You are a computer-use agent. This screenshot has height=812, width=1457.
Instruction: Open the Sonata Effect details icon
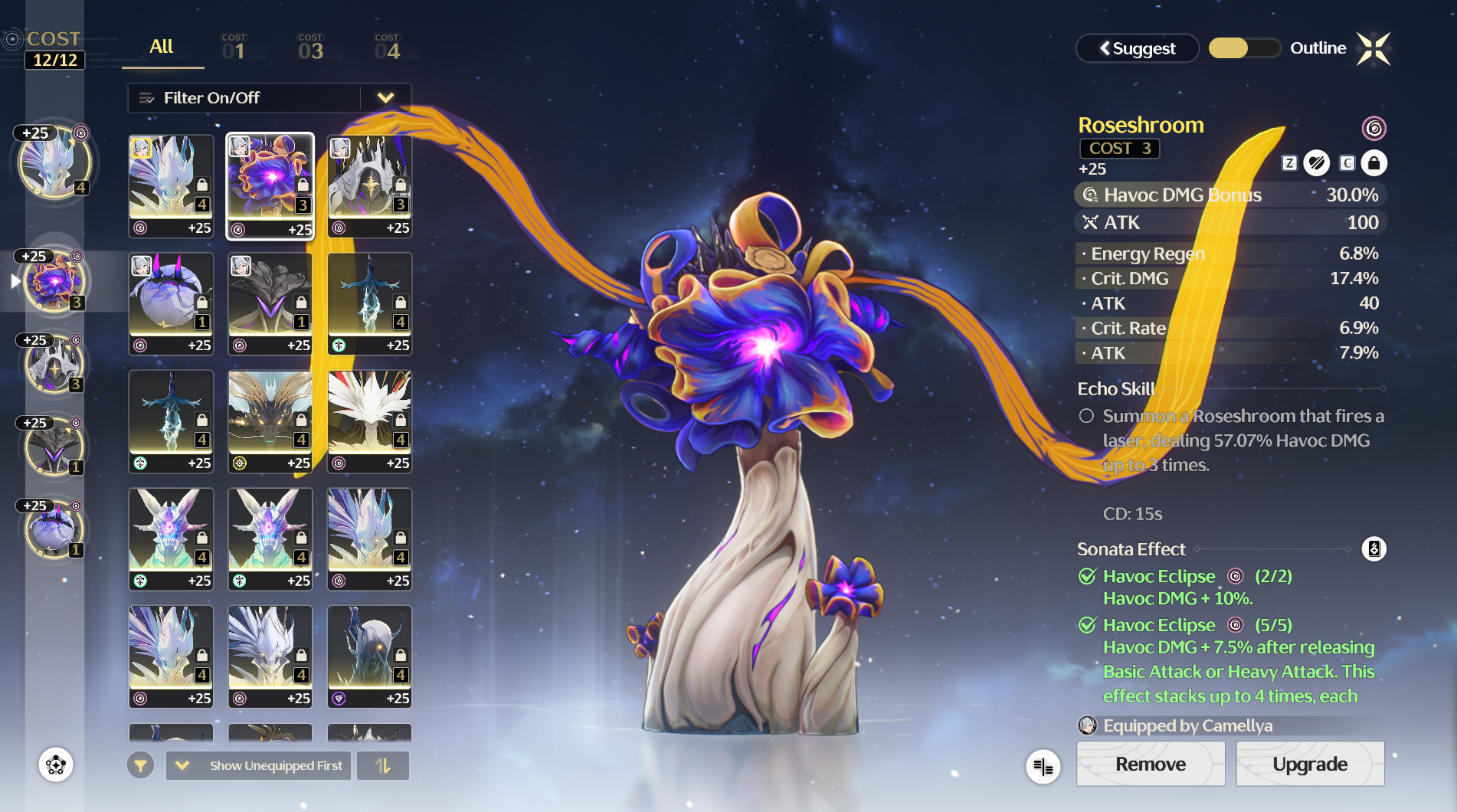tap(1374, 549)
